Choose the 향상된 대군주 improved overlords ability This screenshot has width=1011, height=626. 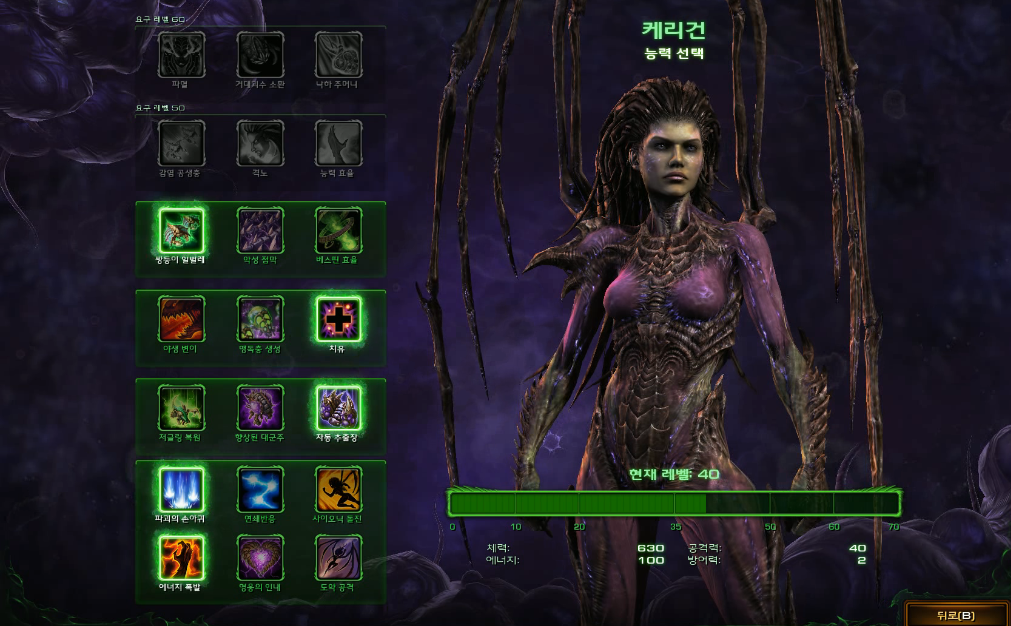[260, 408]
